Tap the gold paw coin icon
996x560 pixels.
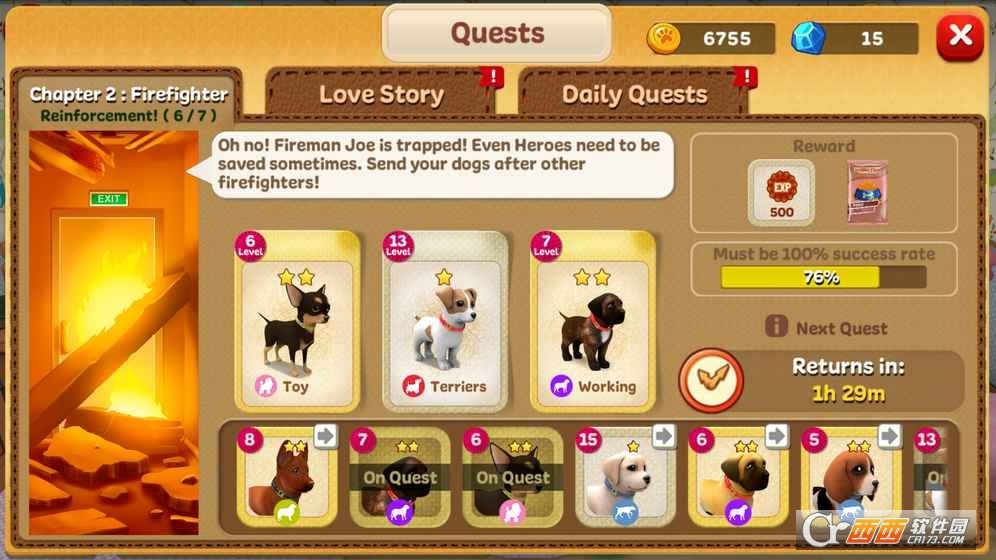coord(663,39)
